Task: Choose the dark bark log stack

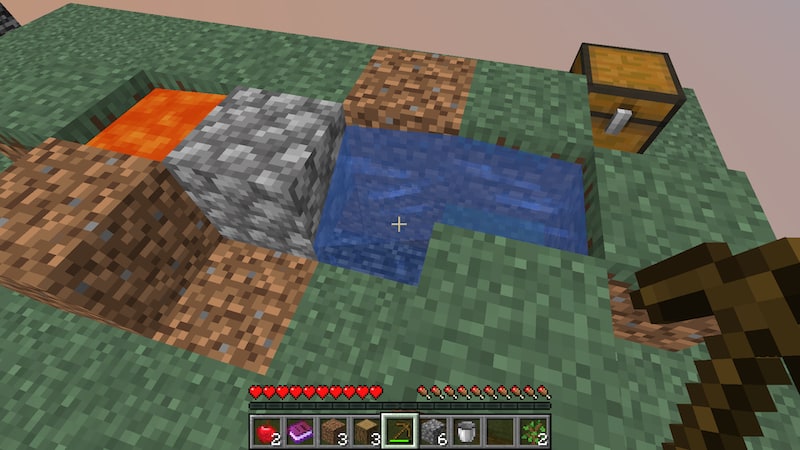Action: [x=332, y=431]
